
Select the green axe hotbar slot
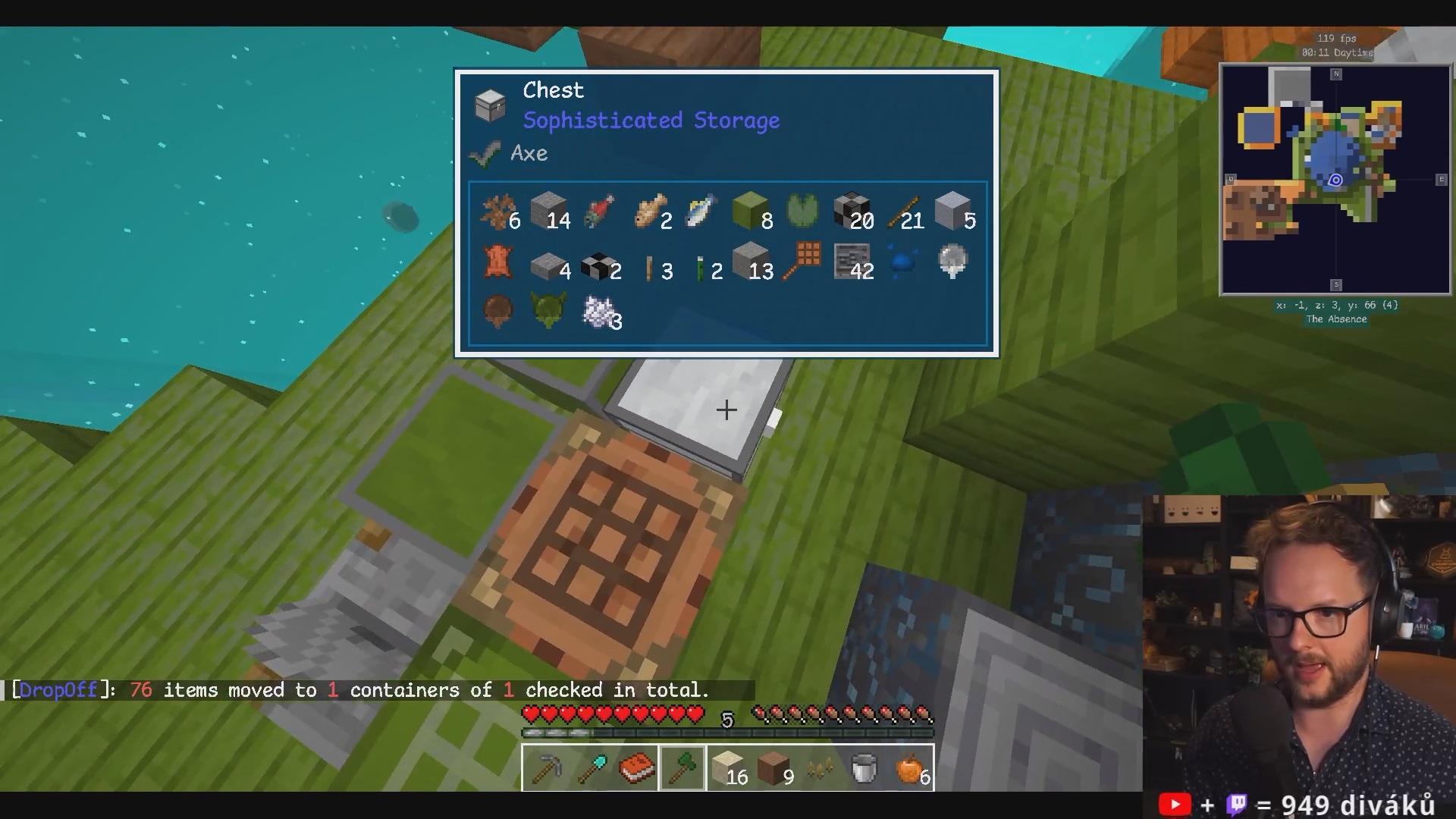coord(682,768)
